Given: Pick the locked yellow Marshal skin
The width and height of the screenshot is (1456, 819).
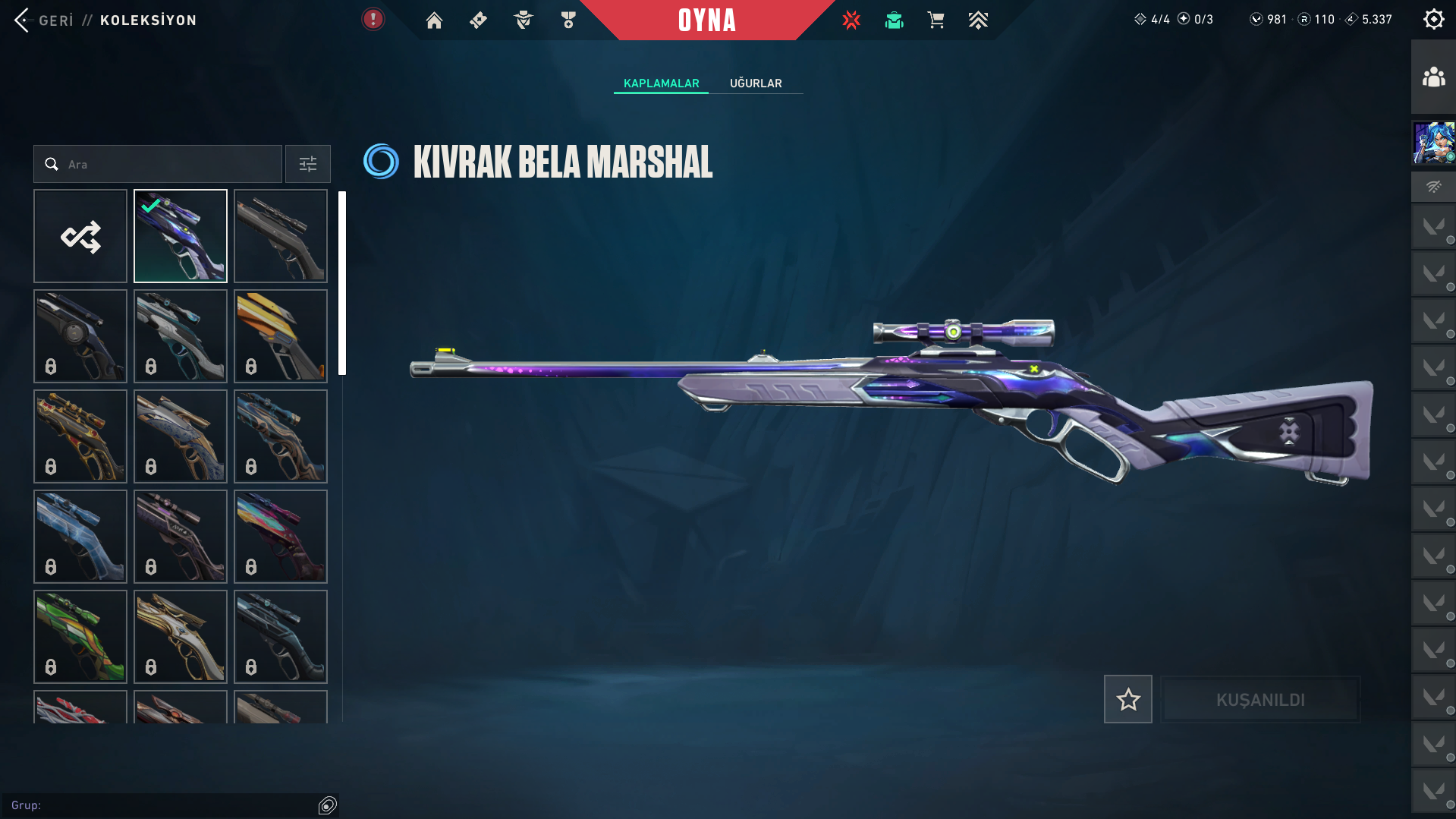Looking at the screenshot, I should click(281, 336).
